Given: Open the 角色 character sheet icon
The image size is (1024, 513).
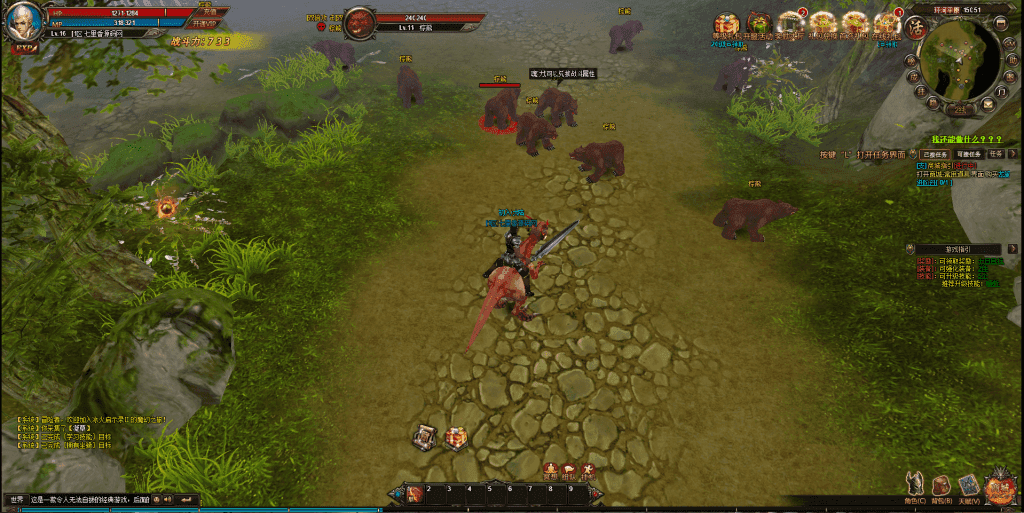Looking at the screenshot, I should pos(914,484).
